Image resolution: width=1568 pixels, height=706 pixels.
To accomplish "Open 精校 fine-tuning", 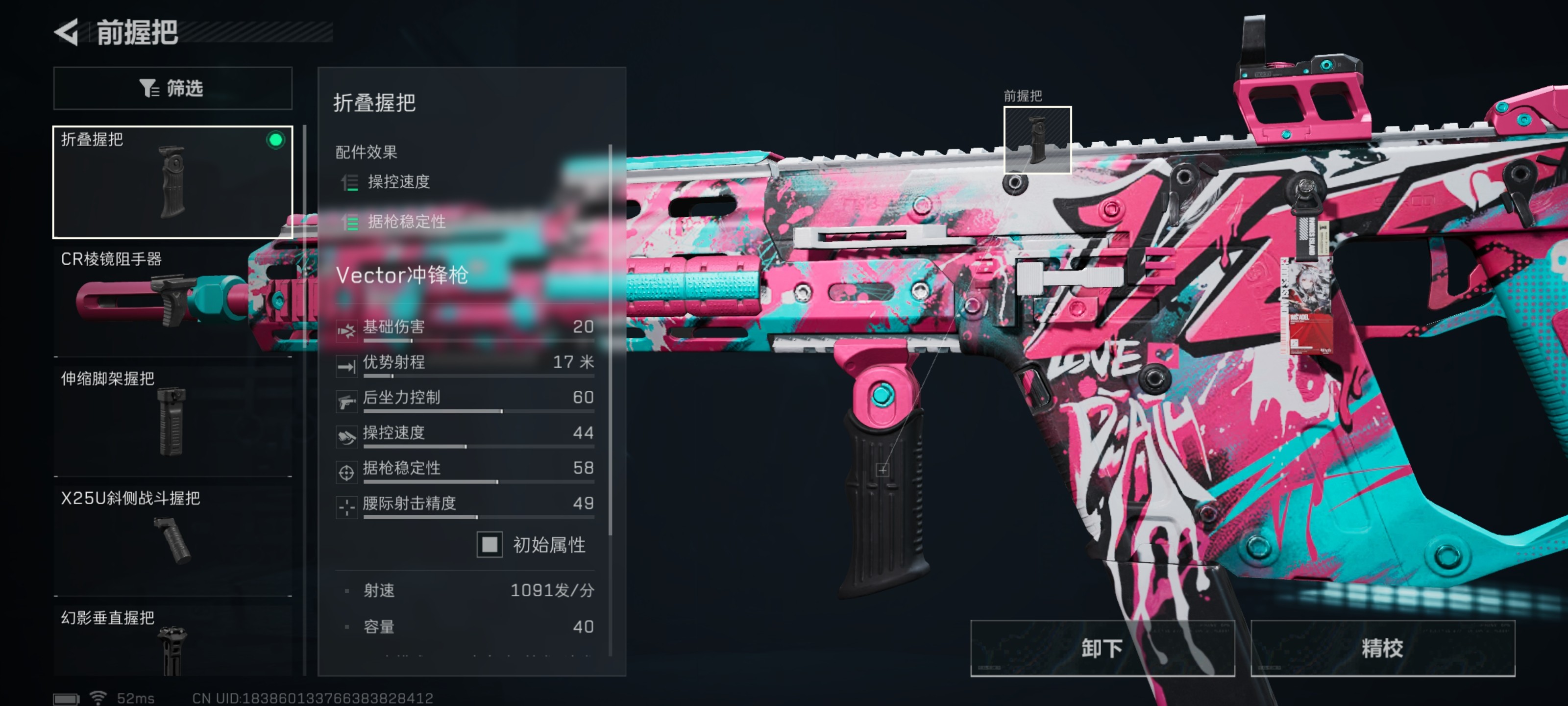I will [x=1382, y=648].
